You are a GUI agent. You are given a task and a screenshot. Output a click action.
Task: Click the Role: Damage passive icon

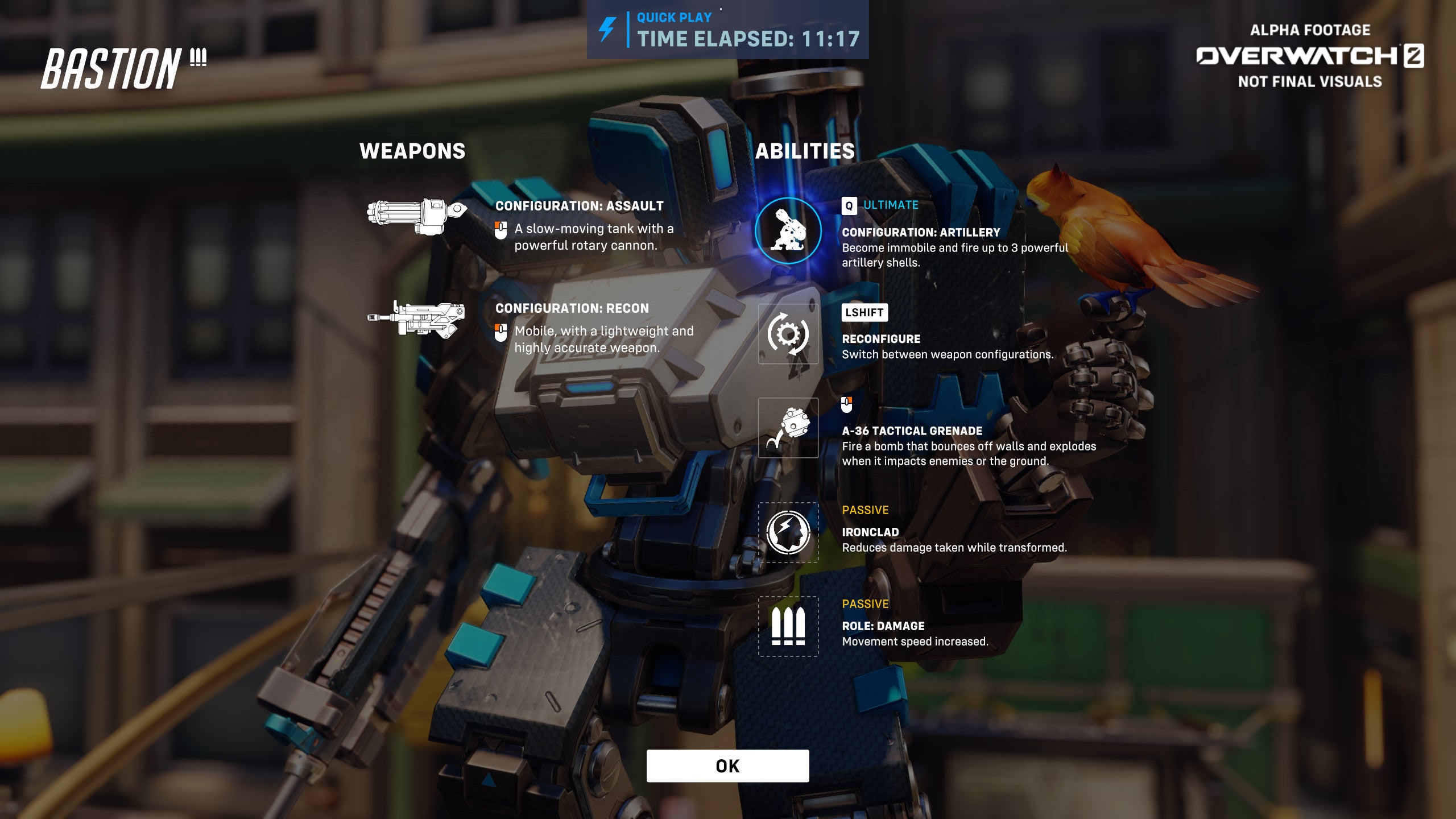coord(788,626)
